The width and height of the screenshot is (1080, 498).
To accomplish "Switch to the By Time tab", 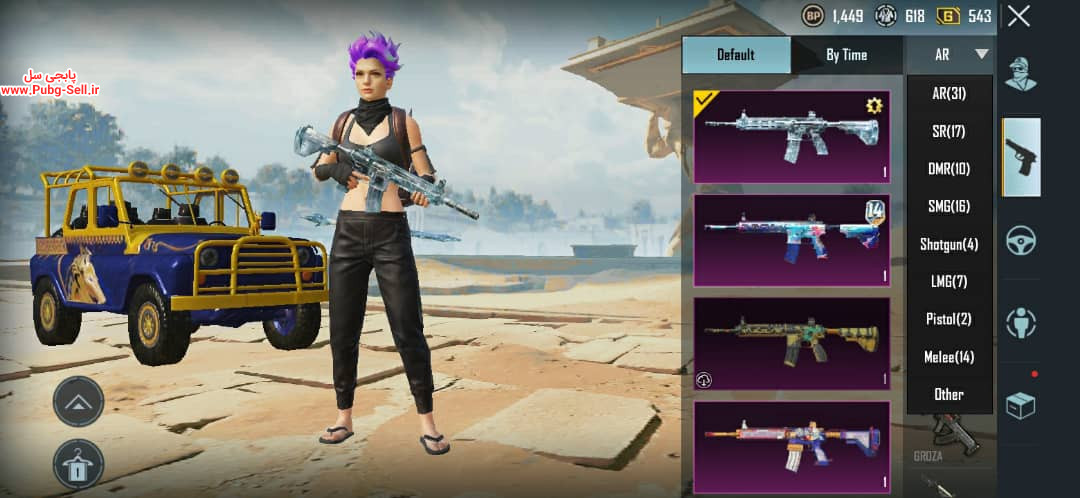I will tap(846, 55).
